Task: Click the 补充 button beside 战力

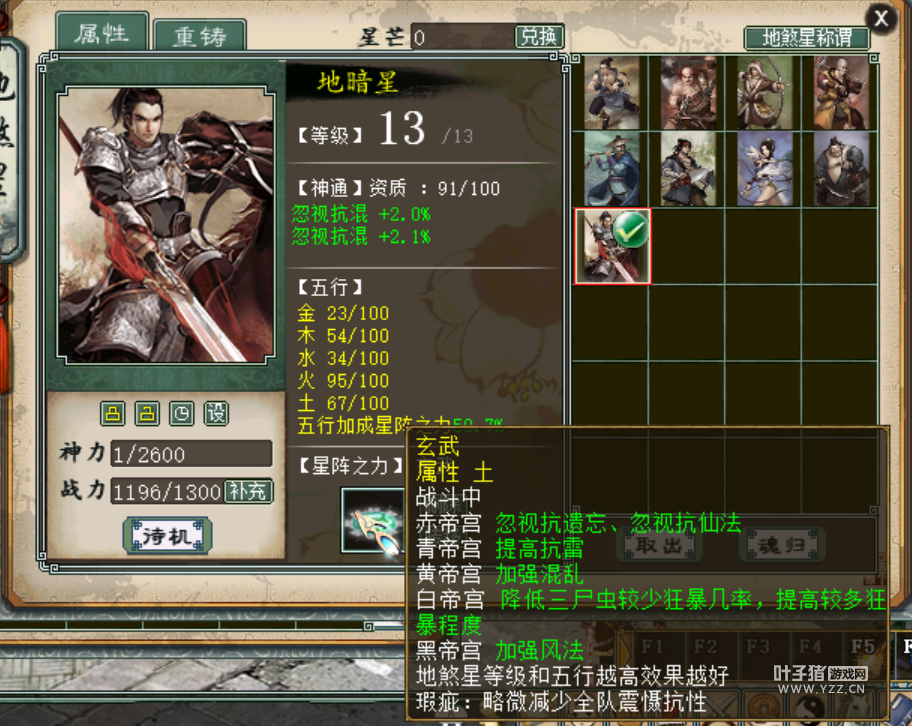Action: tap(248, 492)
